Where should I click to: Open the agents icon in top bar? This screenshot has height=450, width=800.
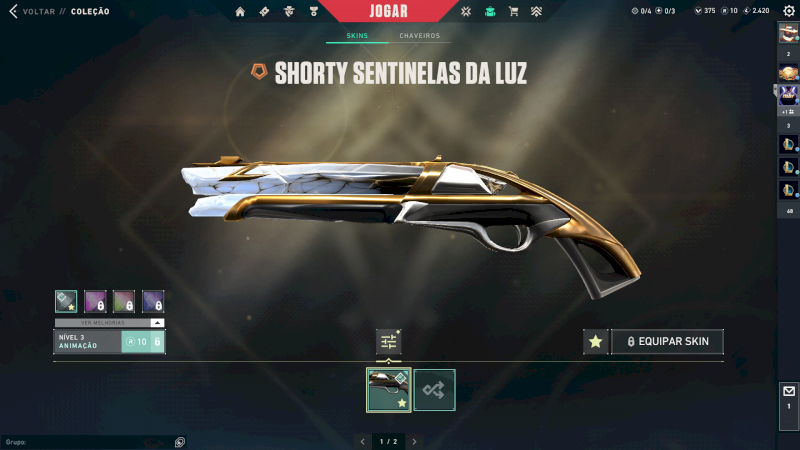[289, 12]
